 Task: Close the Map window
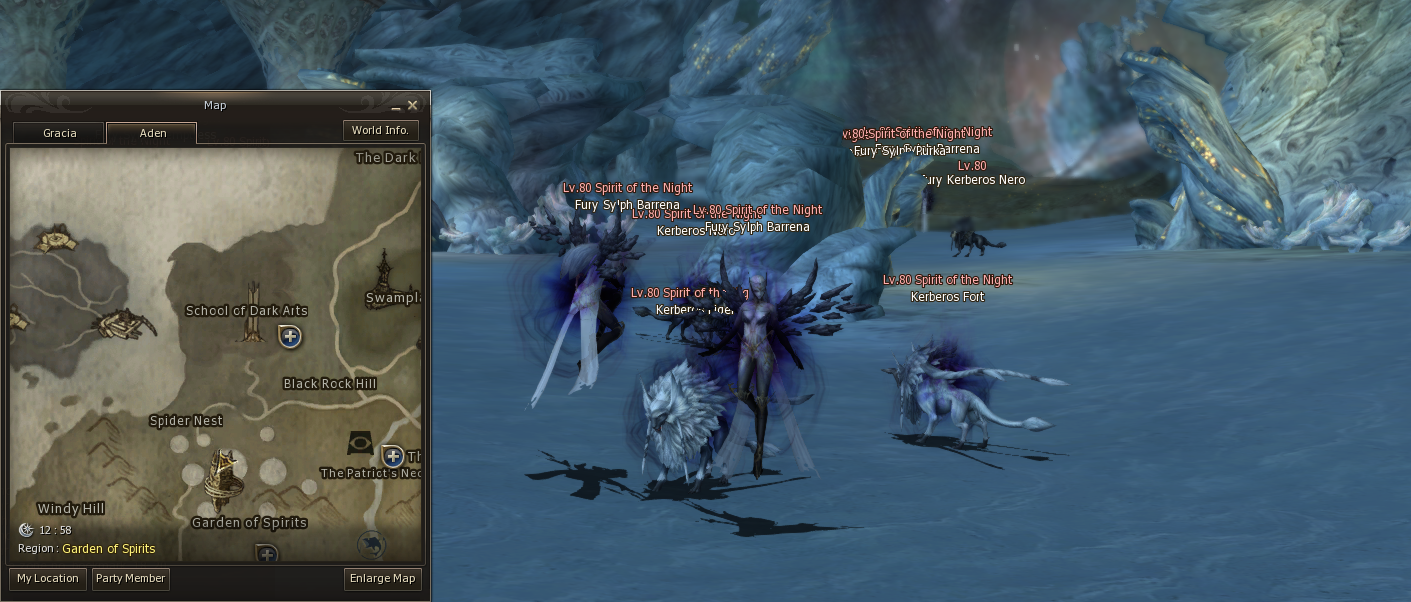pyautogui.click(x=412, y=105)
